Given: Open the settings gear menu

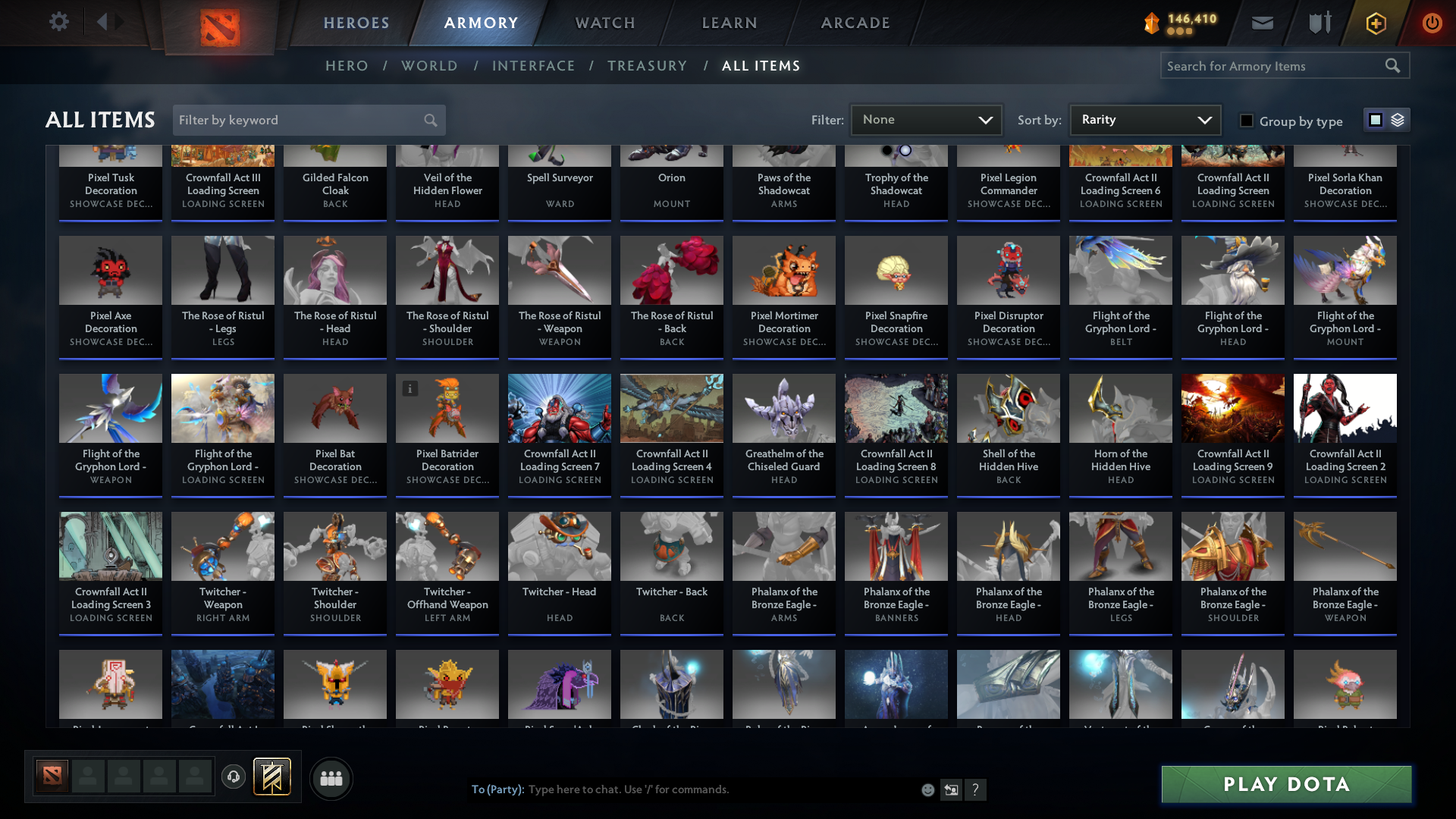Looking at the screenshot, I should tap(59, 22).
